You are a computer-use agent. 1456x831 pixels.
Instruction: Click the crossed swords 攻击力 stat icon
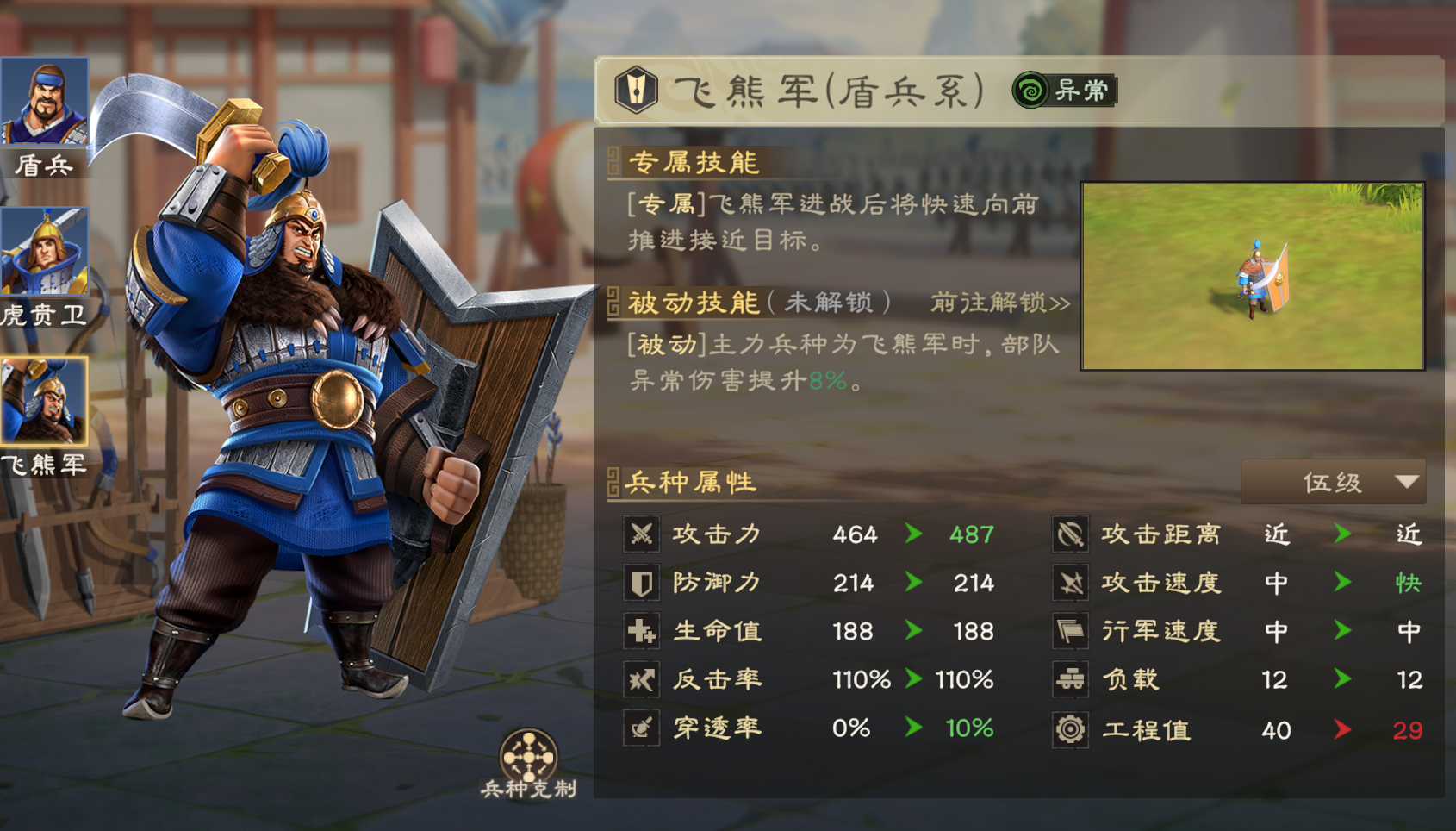point(641,534)
